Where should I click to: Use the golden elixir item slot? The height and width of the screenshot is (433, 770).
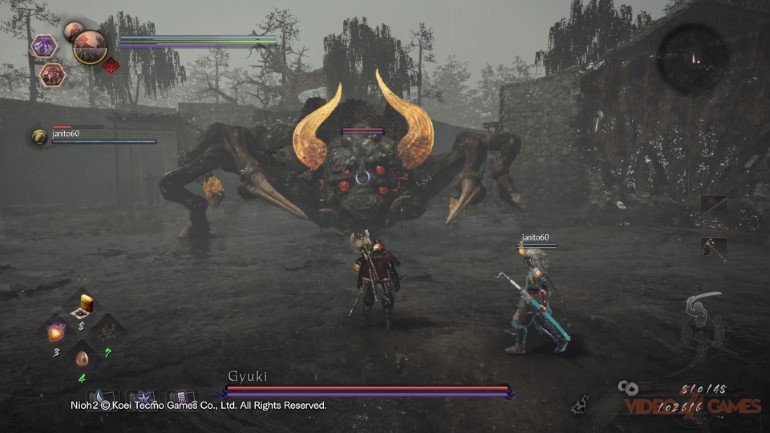[x=86, y=304]
